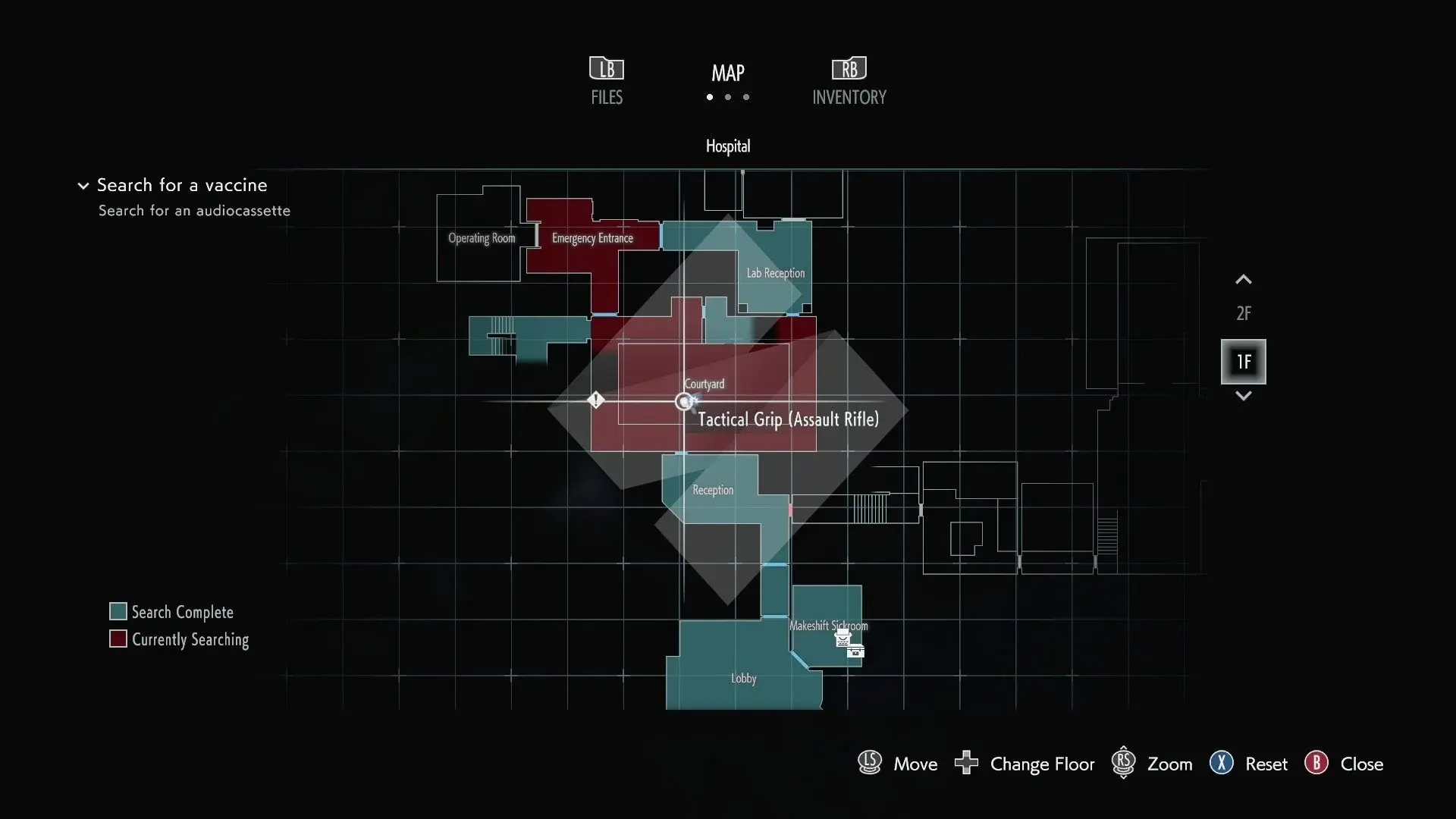Select the Lobby room on the map
The height and width of the screenshot is (819, 1456).
click(743, 678)
